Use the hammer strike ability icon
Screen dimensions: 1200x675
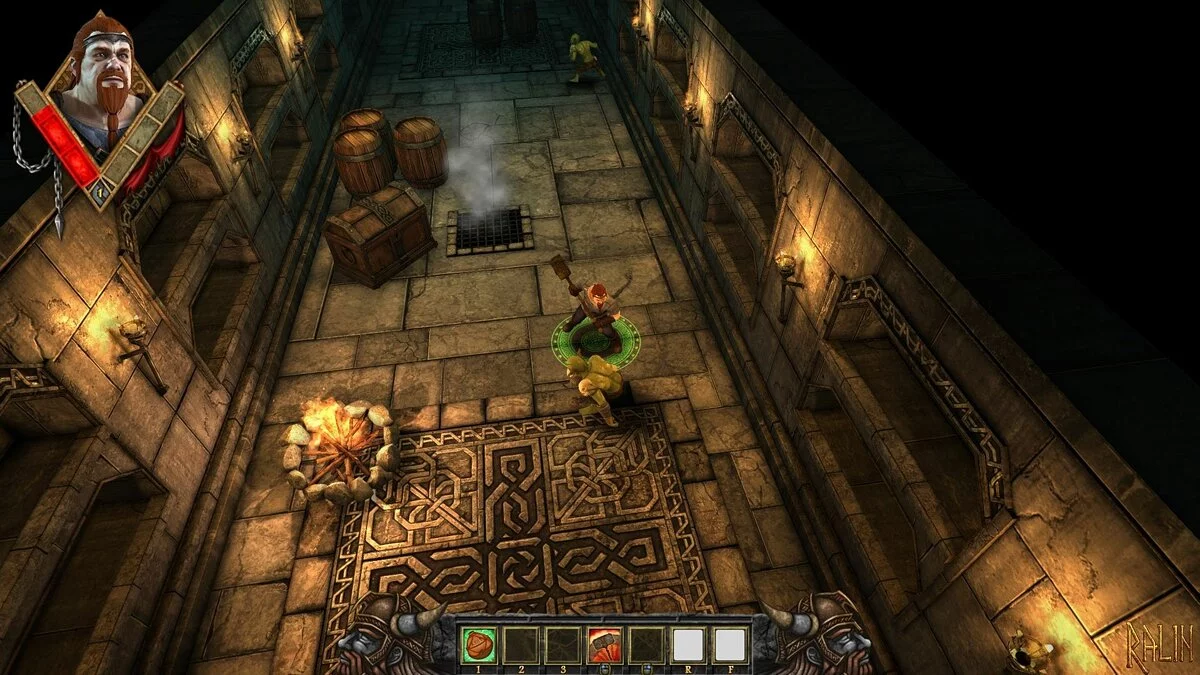coord(604,645)
